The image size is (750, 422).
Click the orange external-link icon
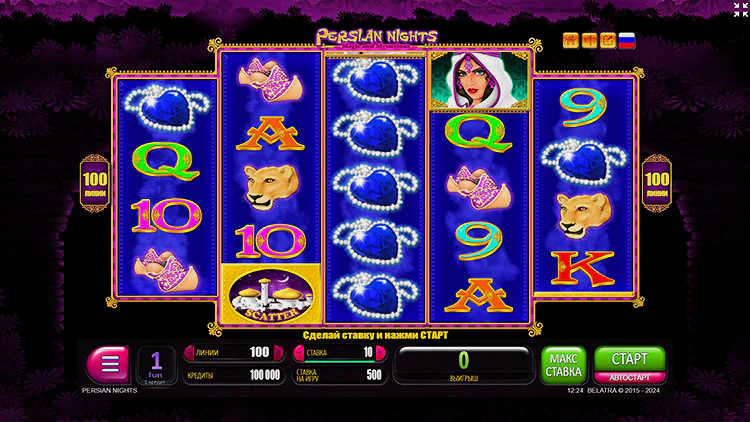[x=608, y=41]
